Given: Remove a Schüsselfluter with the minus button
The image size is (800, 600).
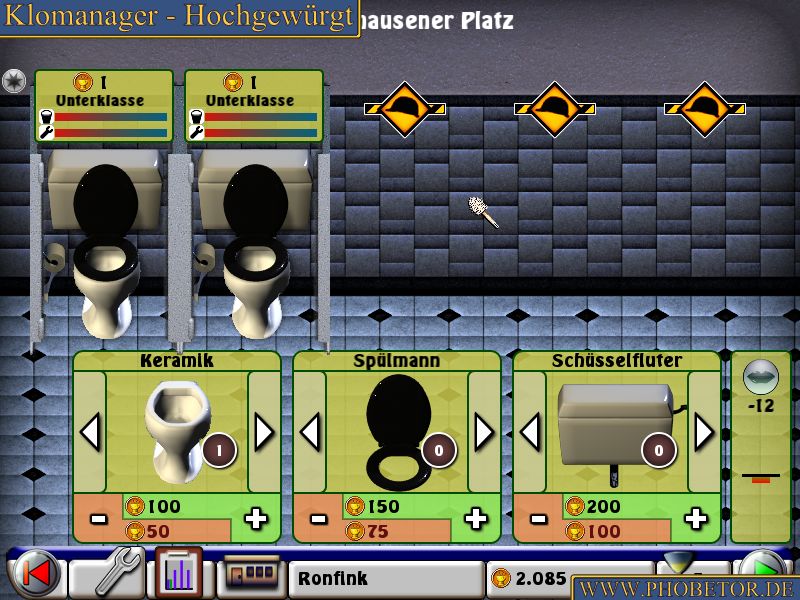Looking at the screenshot, I should pyautogui.click(x=538, y=518).
